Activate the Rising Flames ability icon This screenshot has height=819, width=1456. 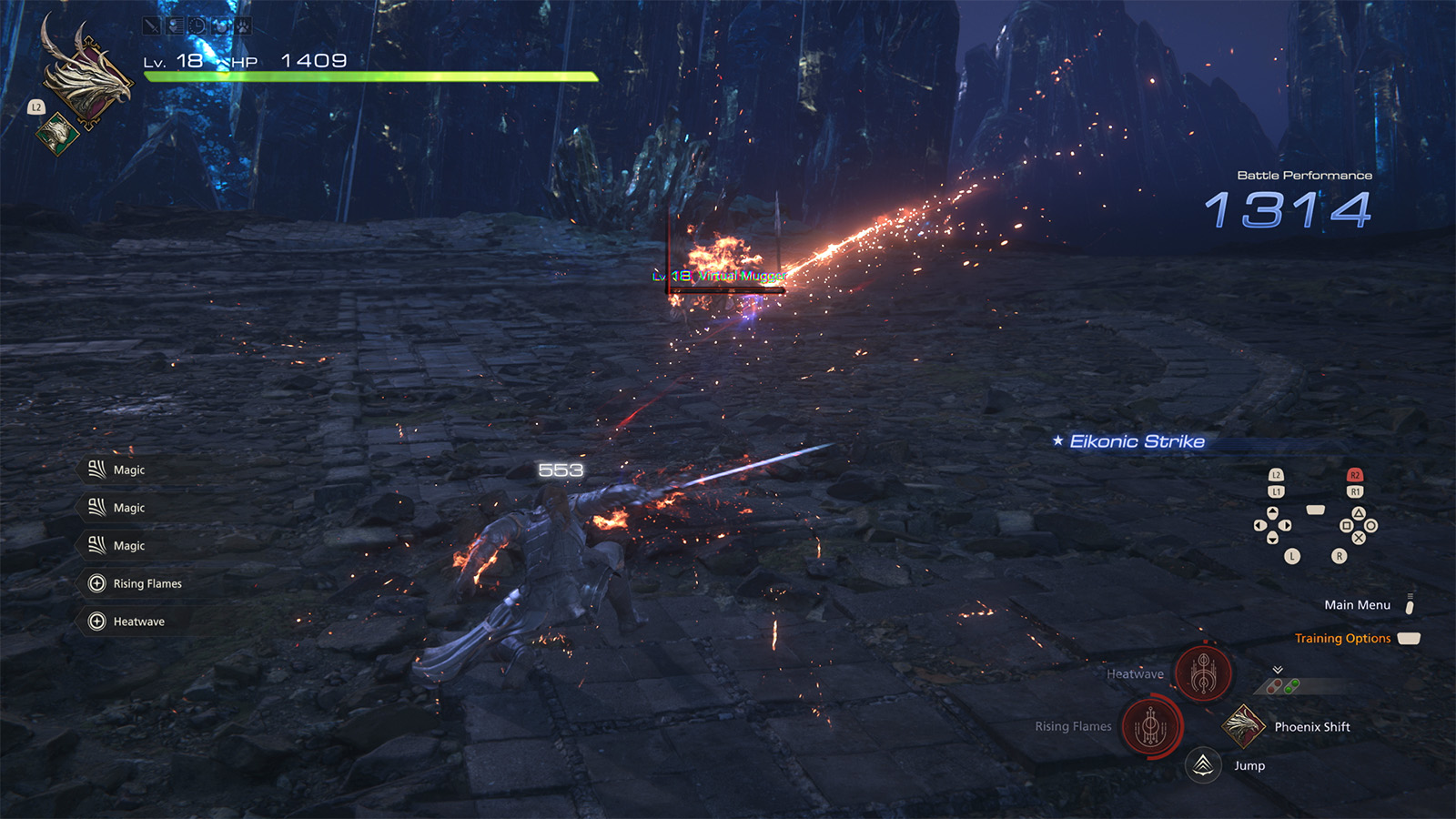click(x=1151, y=726)
